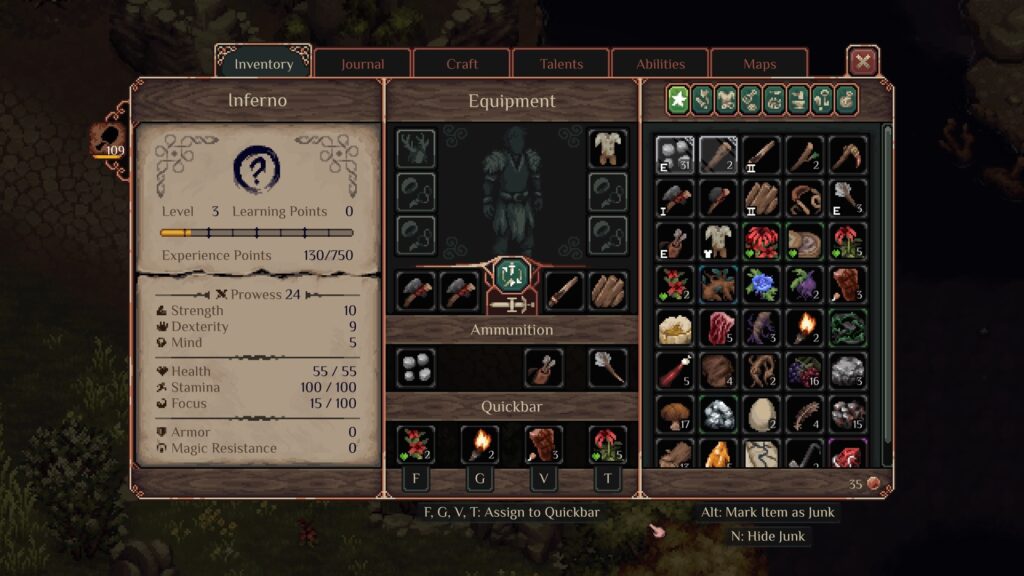This screenshot has height=576, width=1024.
Task: Click the blue flower in inventory
Action: click(762, 284)
